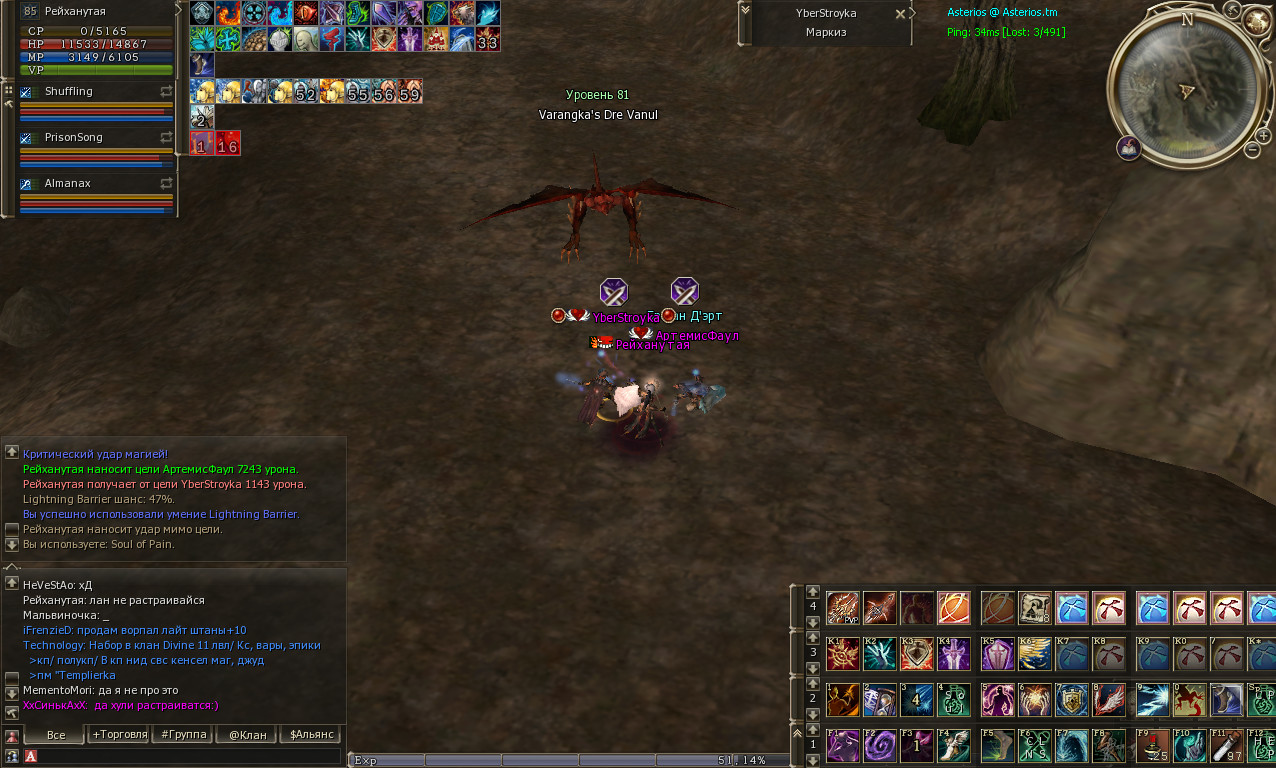Activate the F2 purple swirl skill
The image size is (1276, 768).
(879, 746)
